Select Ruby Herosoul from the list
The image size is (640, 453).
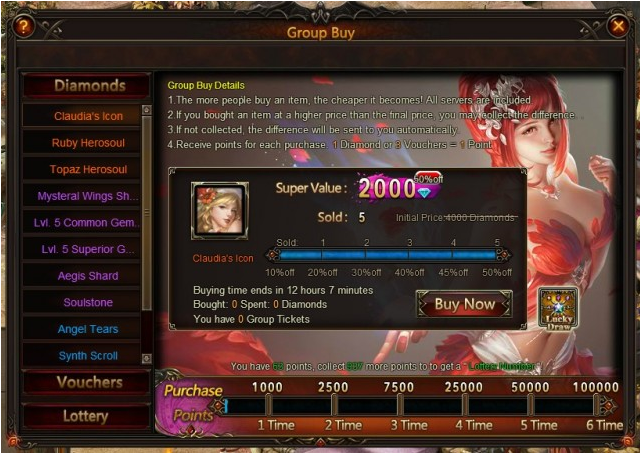pos(86,143)
